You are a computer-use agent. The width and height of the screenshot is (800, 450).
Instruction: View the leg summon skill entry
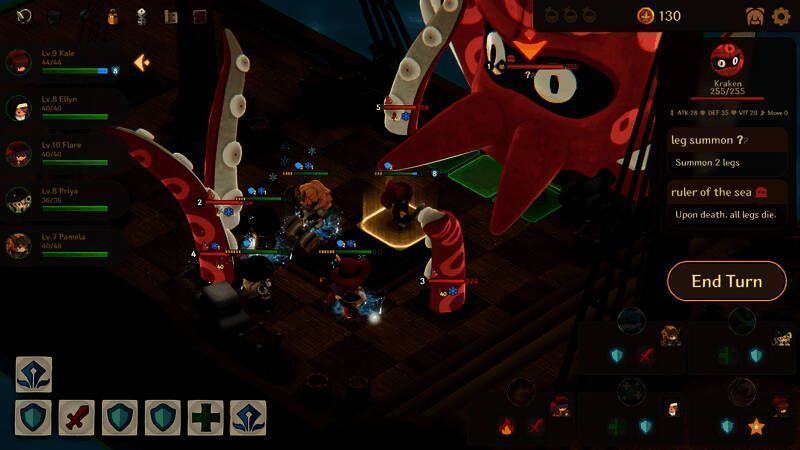coord(727,150)
